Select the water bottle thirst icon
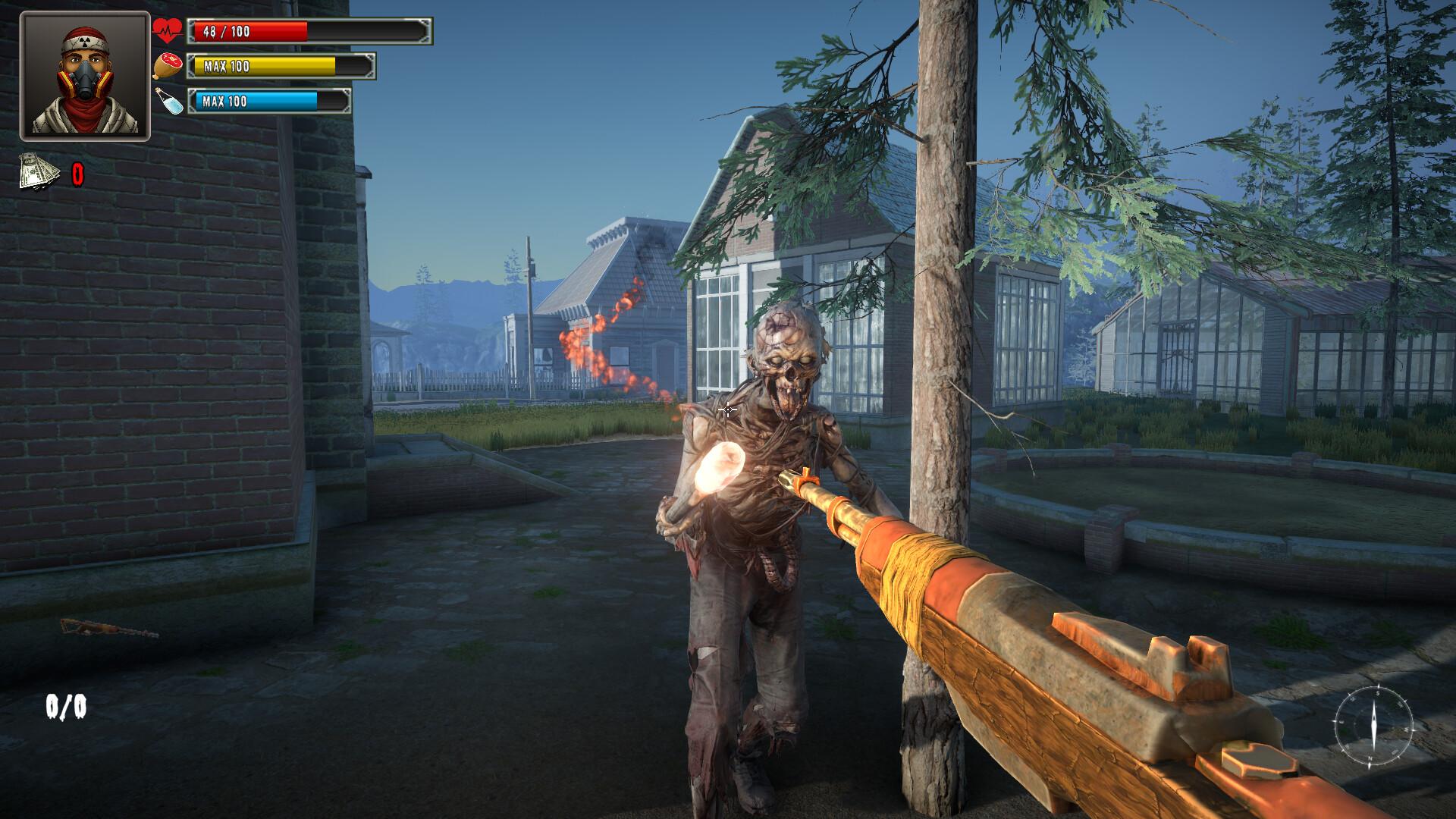 [169, 101]
